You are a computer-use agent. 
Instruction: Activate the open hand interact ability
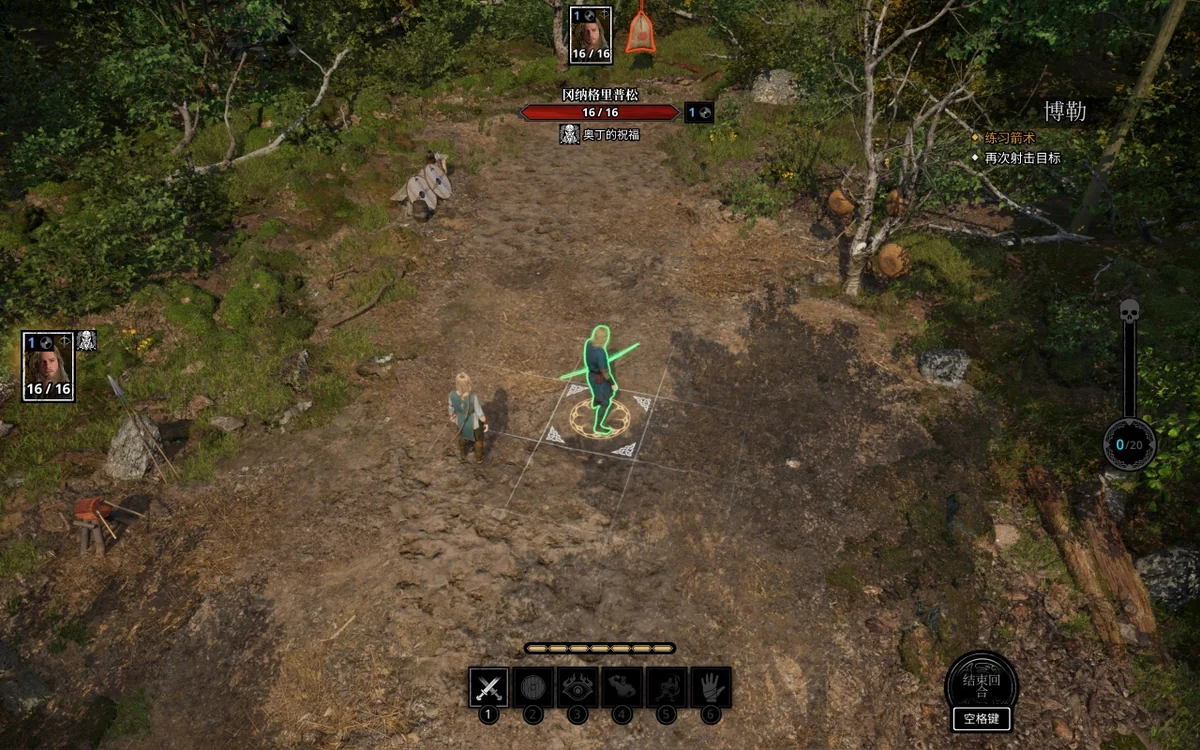[x=710, y=688]
